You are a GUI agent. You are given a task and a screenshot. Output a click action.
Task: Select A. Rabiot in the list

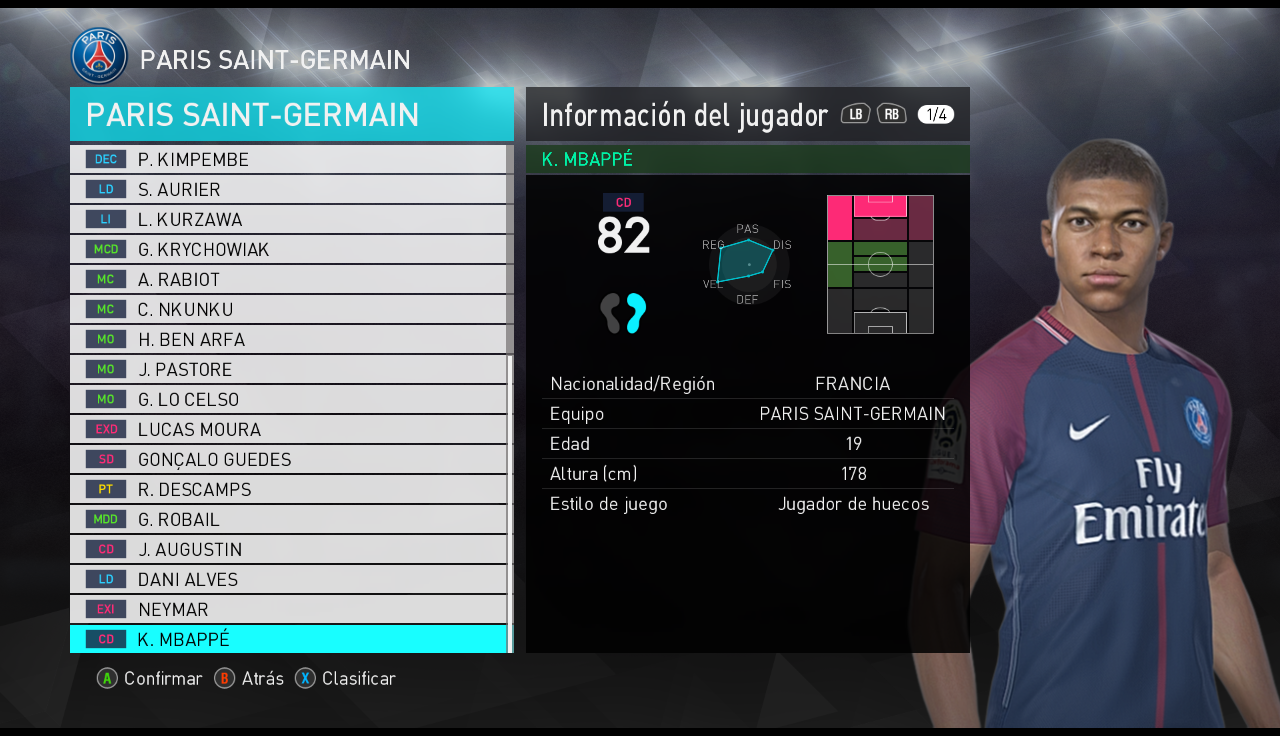click(x=288, y=280)
